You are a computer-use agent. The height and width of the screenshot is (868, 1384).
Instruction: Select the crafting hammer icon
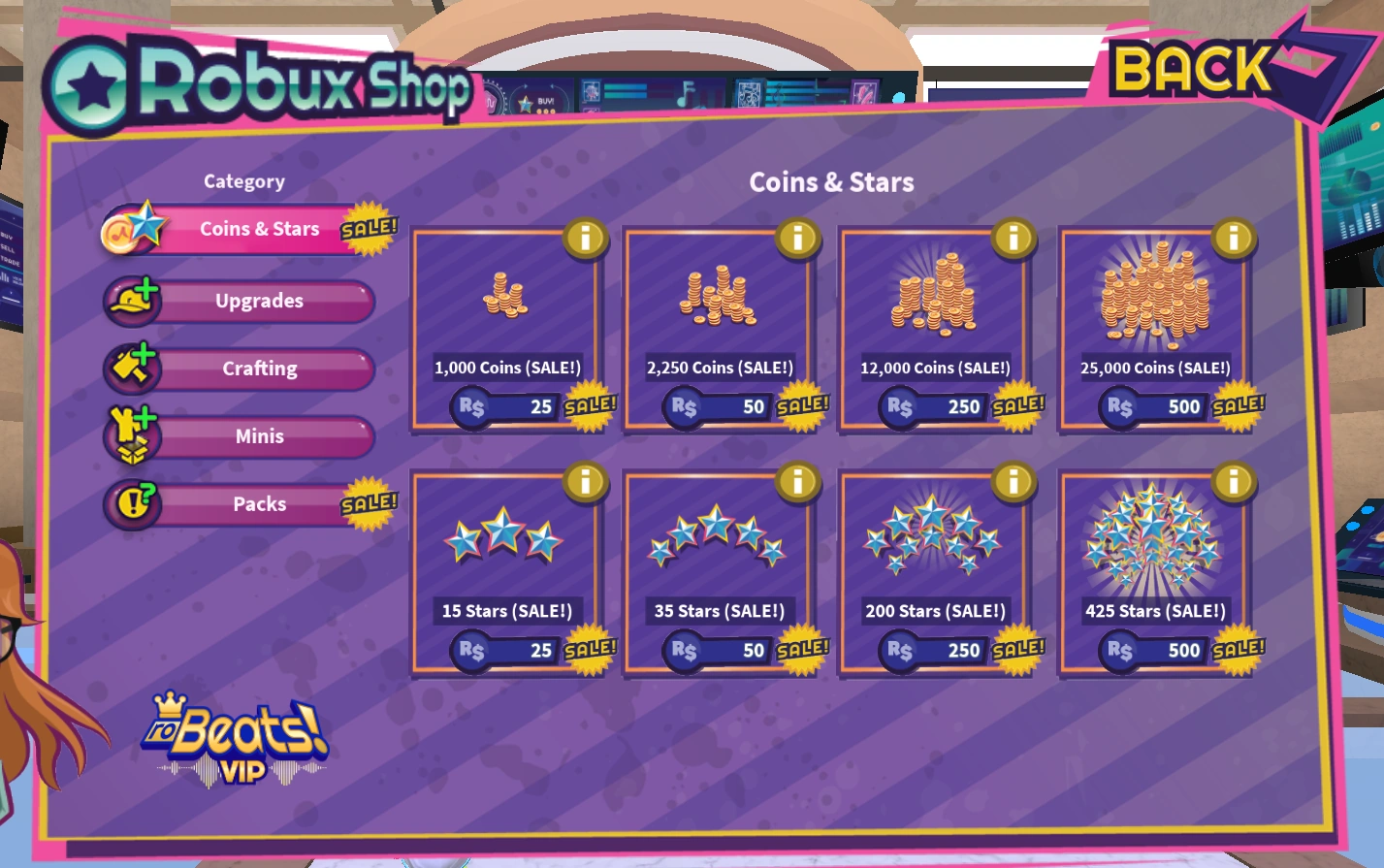coord(132,367)
